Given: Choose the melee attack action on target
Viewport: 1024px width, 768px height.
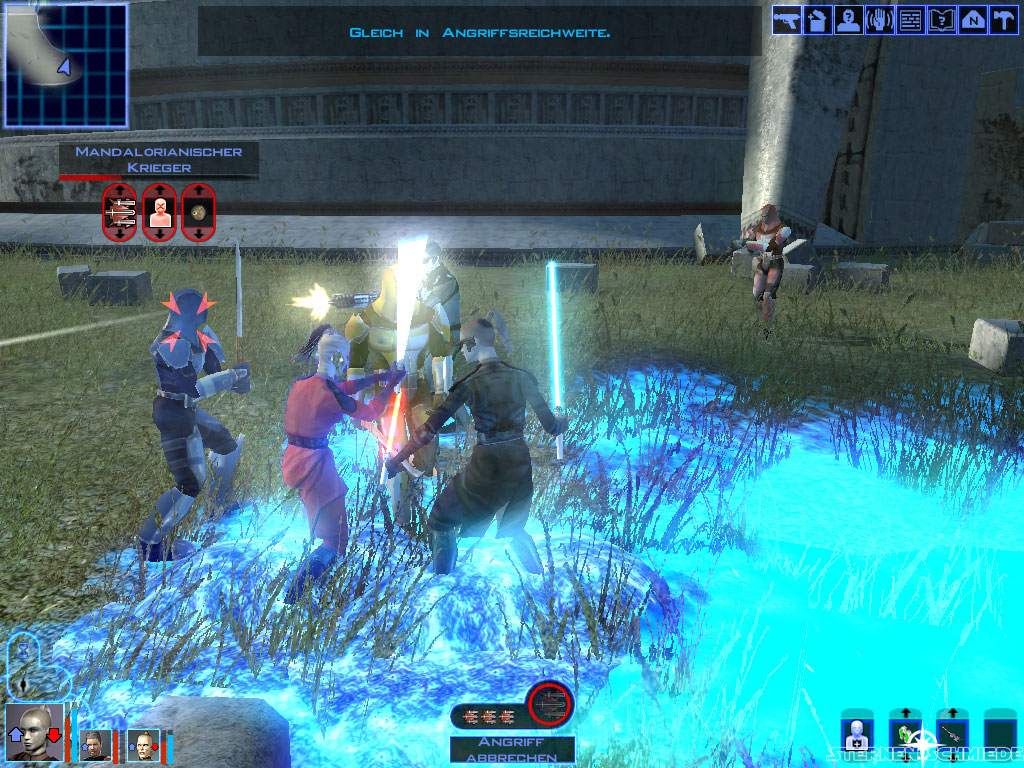Looking at the screenshot, I should pos(120,211).
